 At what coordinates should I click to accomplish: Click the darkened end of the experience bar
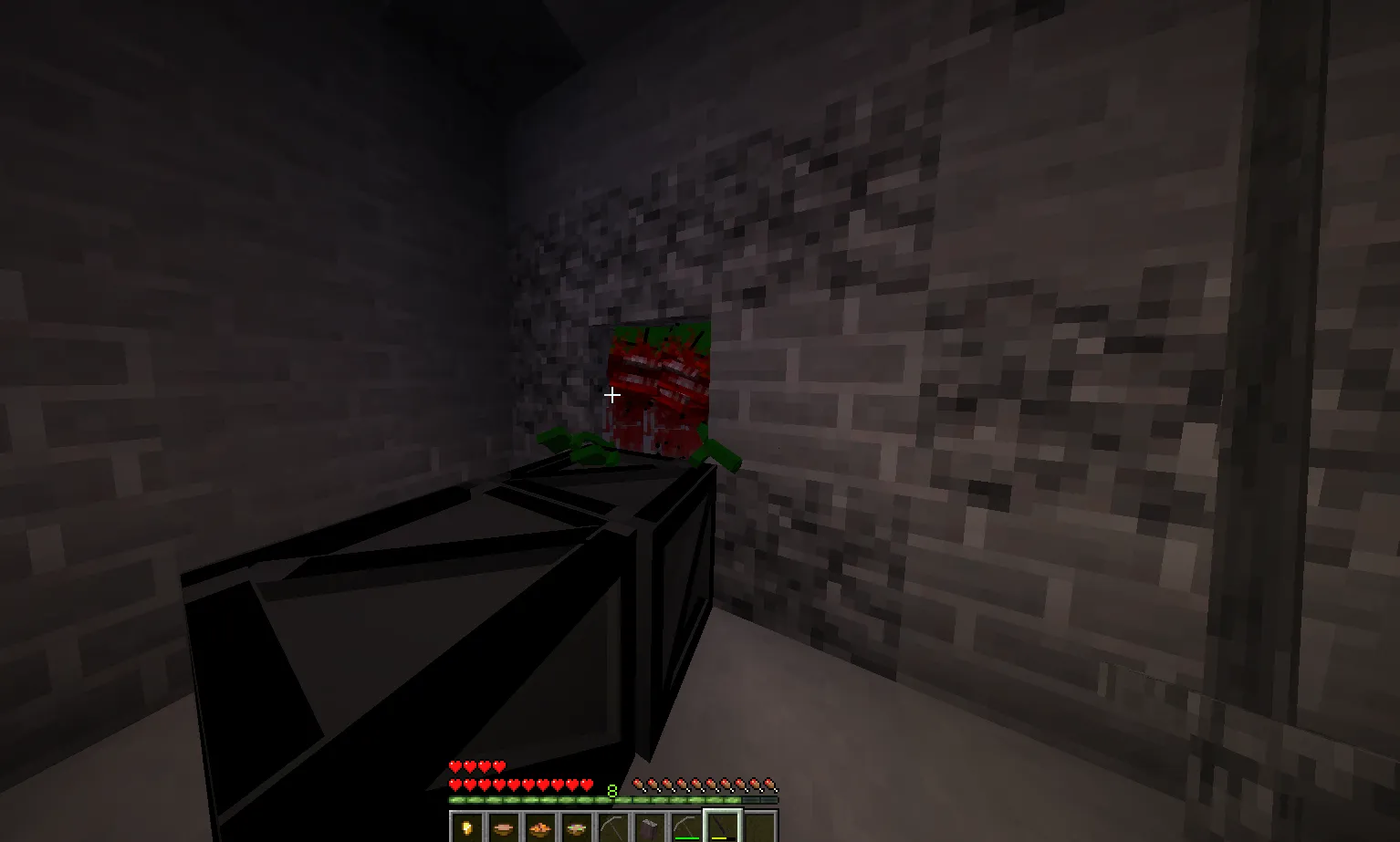tap(764, 799)
